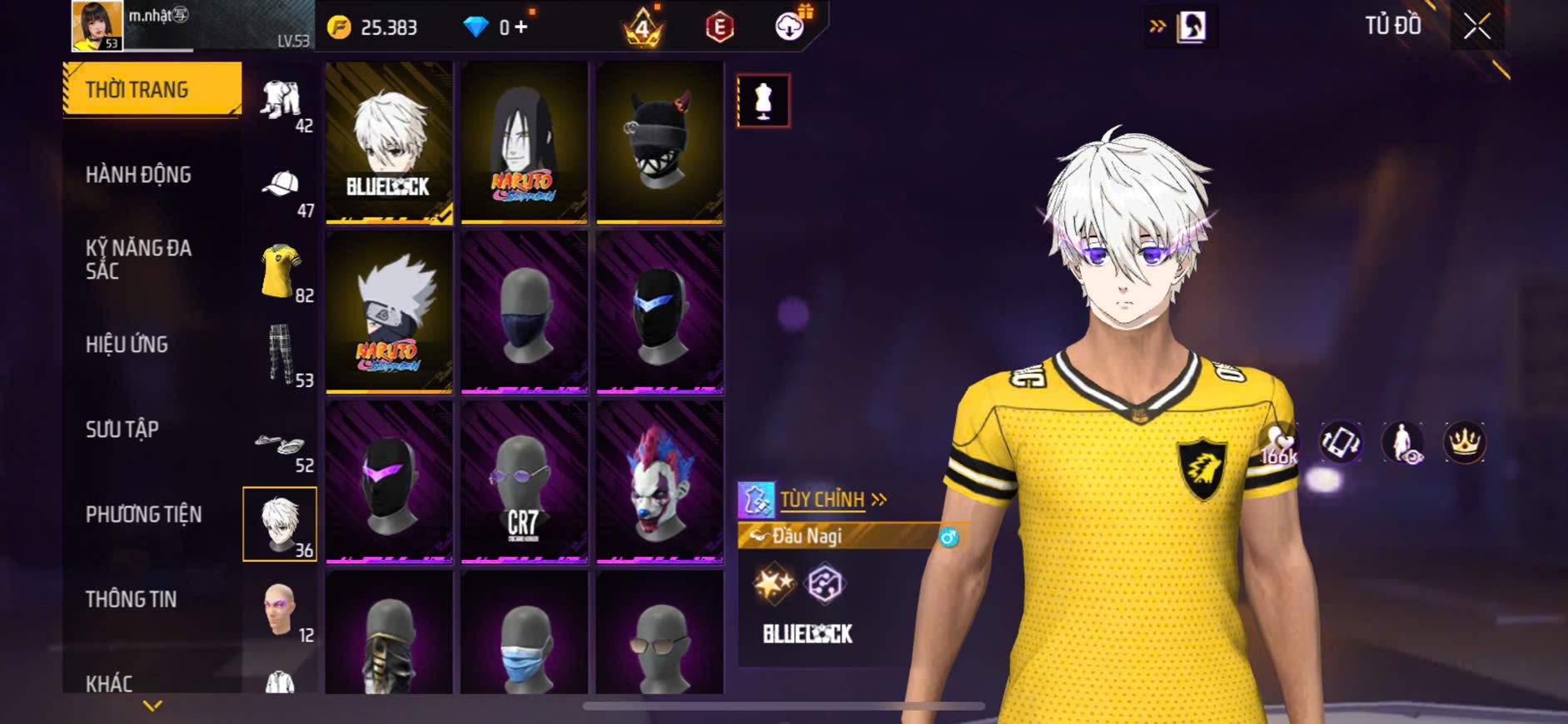Open the plaid pants category
This screenshot has width=1568, height=724.
coord(281,355)
